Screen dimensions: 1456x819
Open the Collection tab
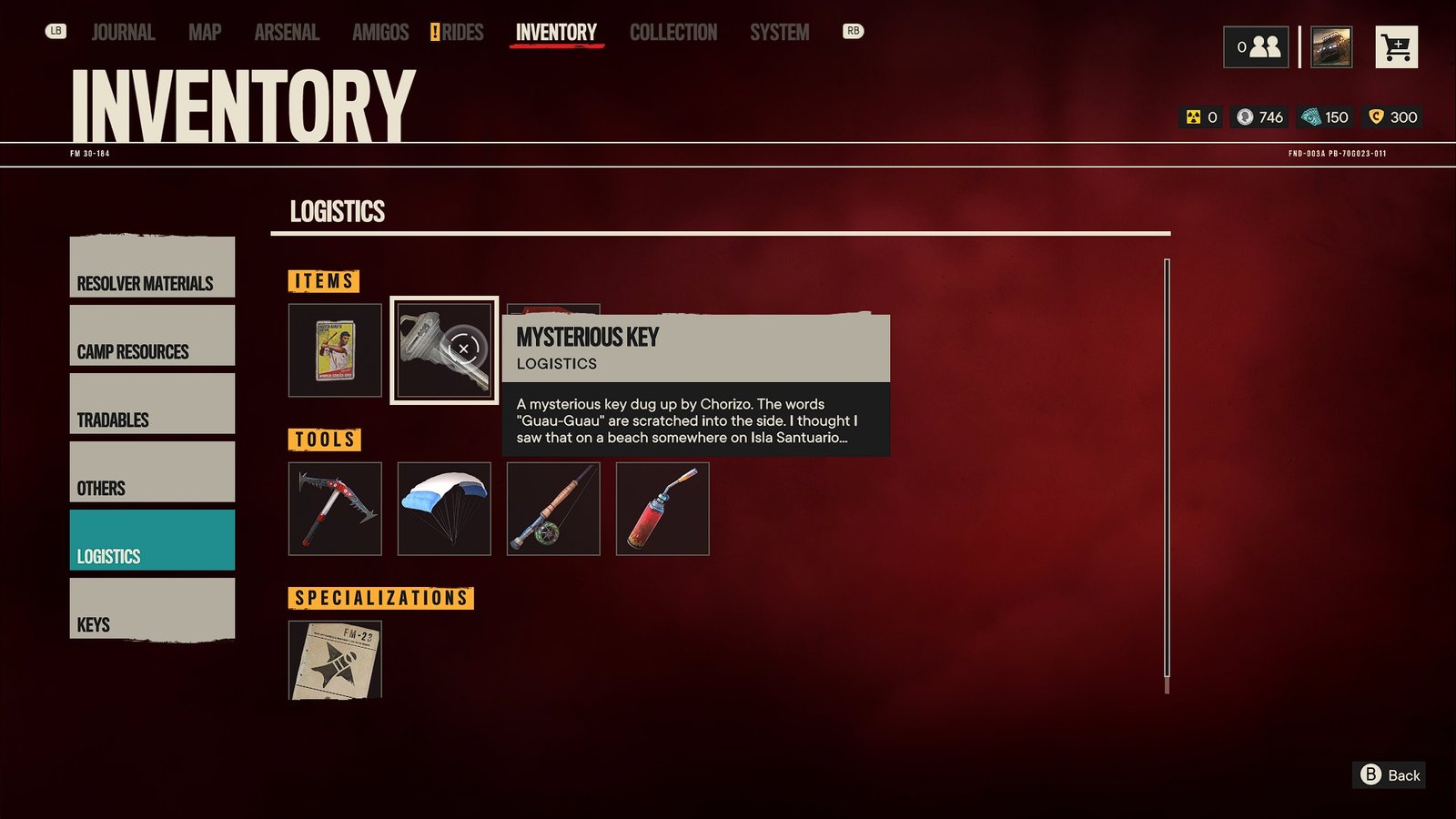coord(673,33)
